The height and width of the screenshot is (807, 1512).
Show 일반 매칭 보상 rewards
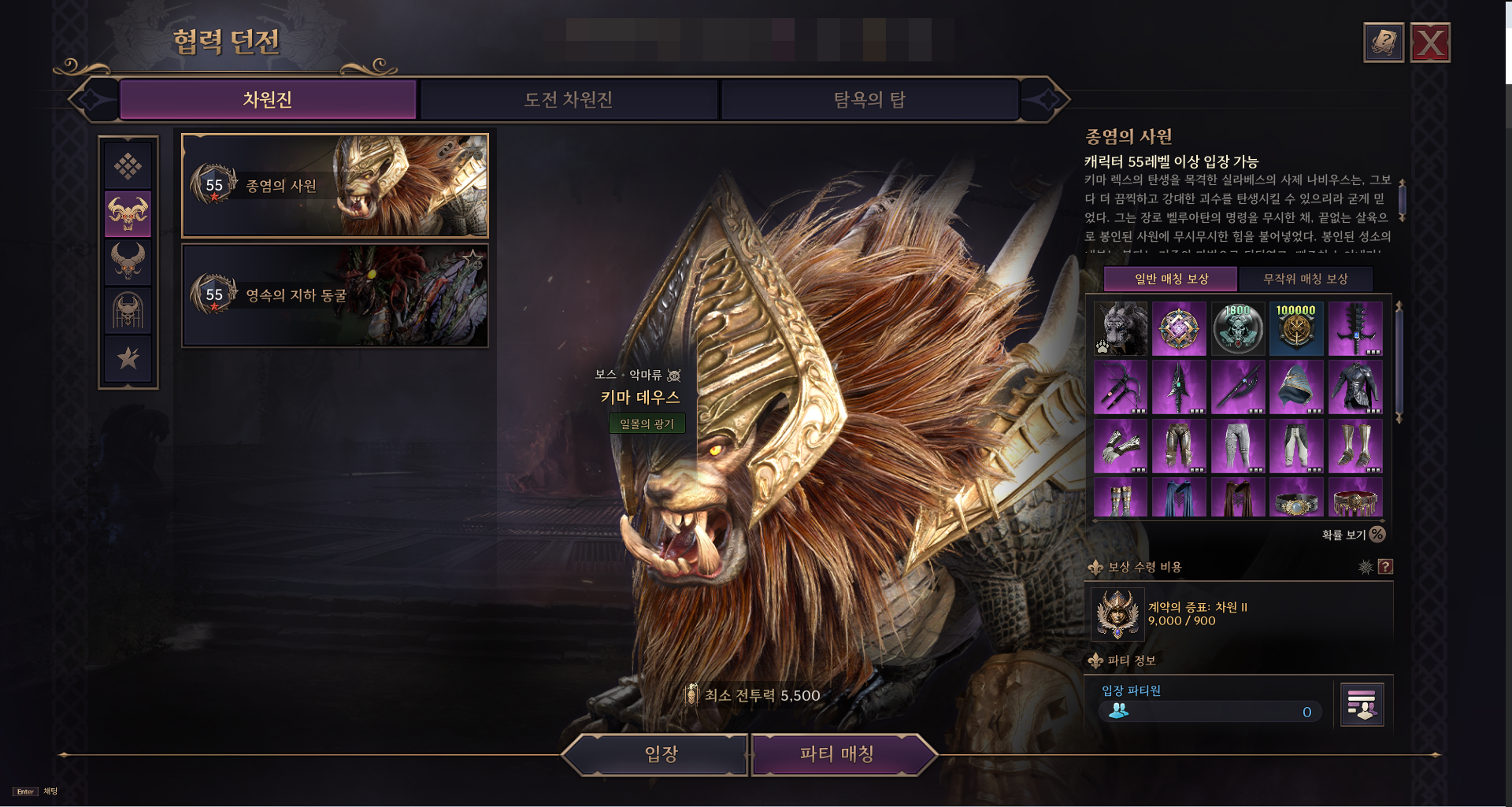point(1170,279)
